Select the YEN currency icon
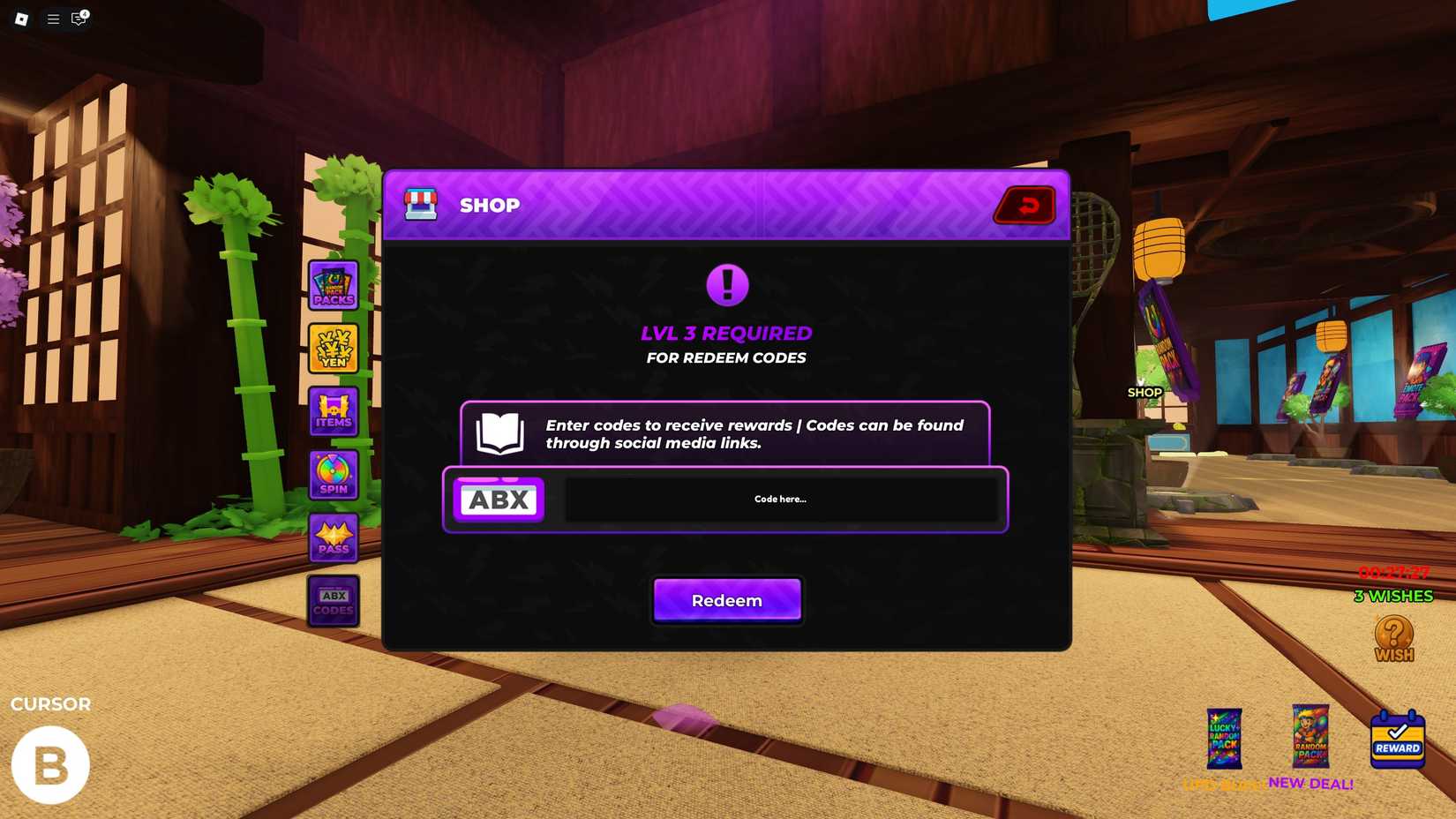The height and width of the screenshot is (819, 1456). (x=333, y=349)
